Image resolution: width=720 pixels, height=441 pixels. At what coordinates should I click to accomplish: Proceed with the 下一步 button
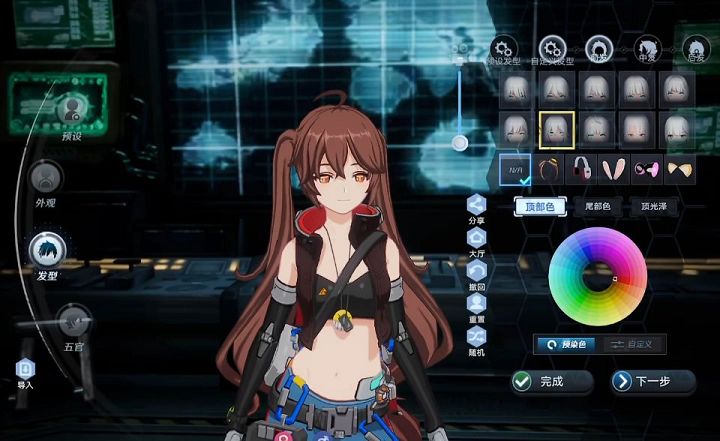tap(653, 381)
